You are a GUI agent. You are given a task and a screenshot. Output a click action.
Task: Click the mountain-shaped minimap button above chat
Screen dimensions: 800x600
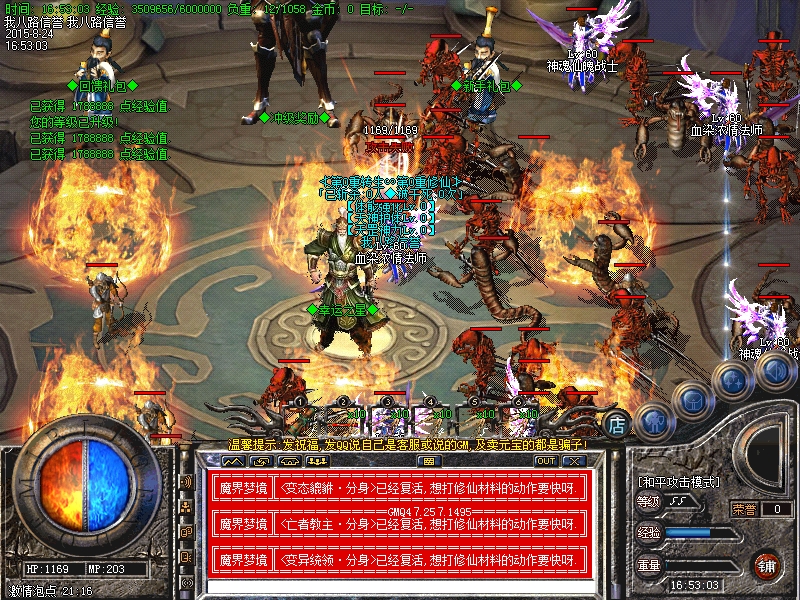click(233, 461)
